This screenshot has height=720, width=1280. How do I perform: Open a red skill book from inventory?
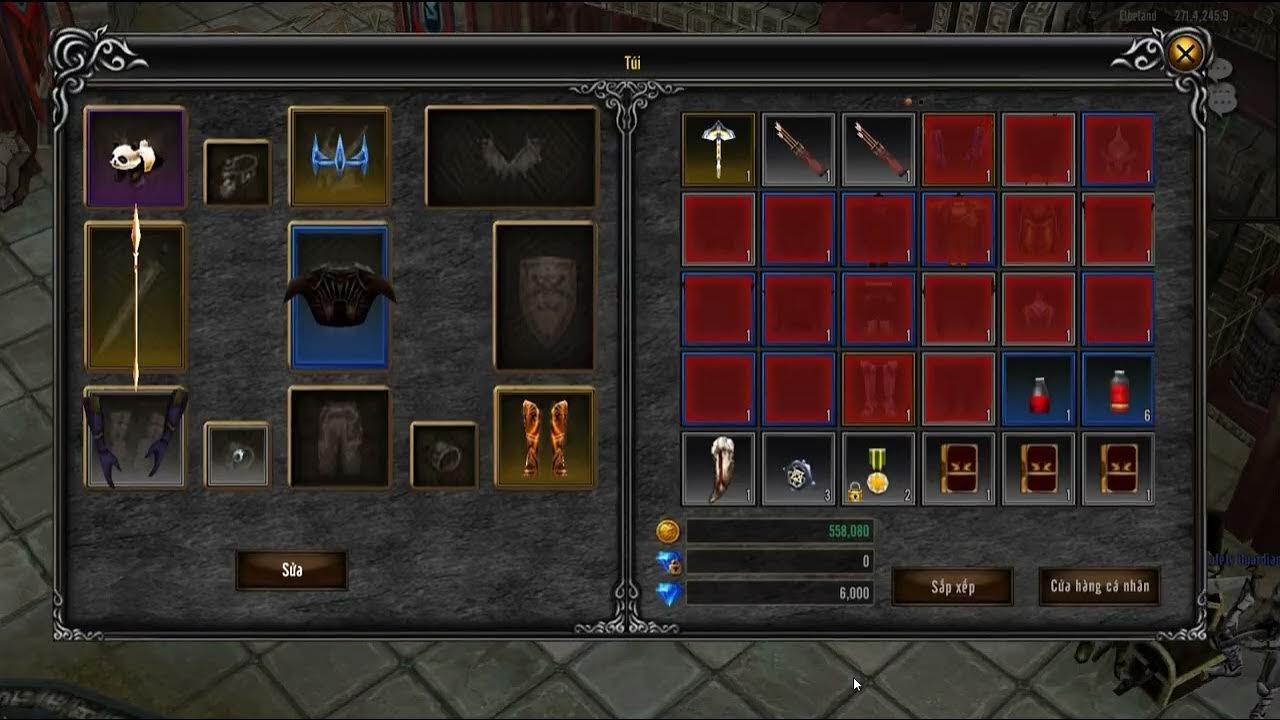tap(958, 468)
